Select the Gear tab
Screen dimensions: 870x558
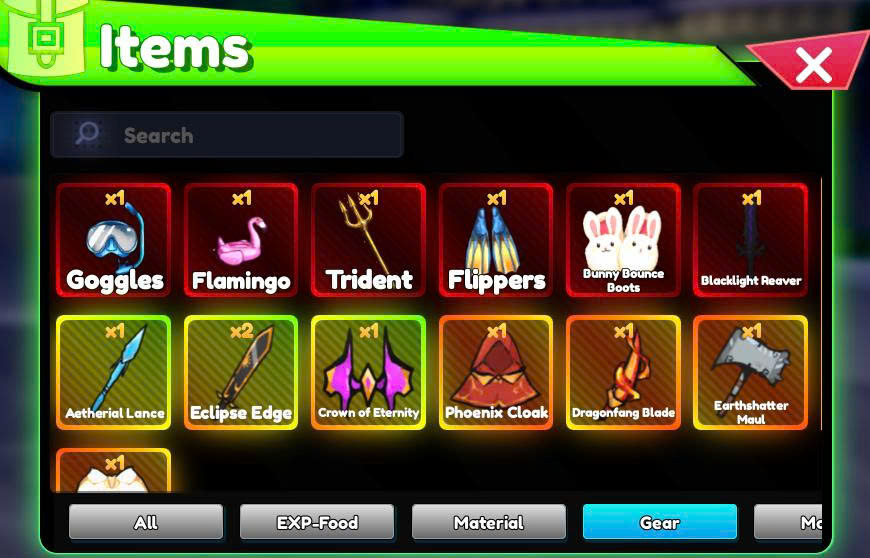click(x=660, y=522)
